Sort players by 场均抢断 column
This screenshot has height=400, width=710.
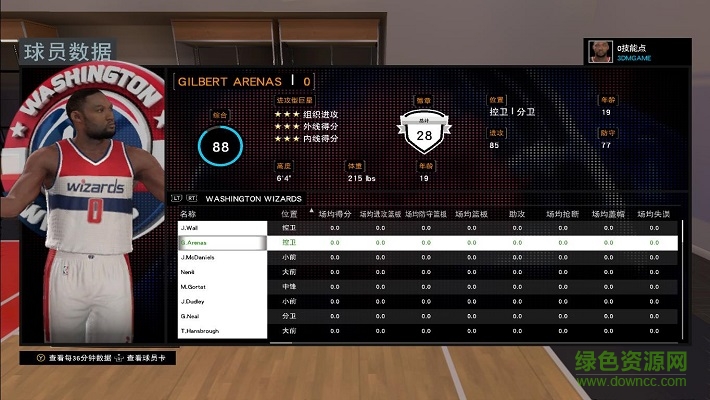[562, 213]
